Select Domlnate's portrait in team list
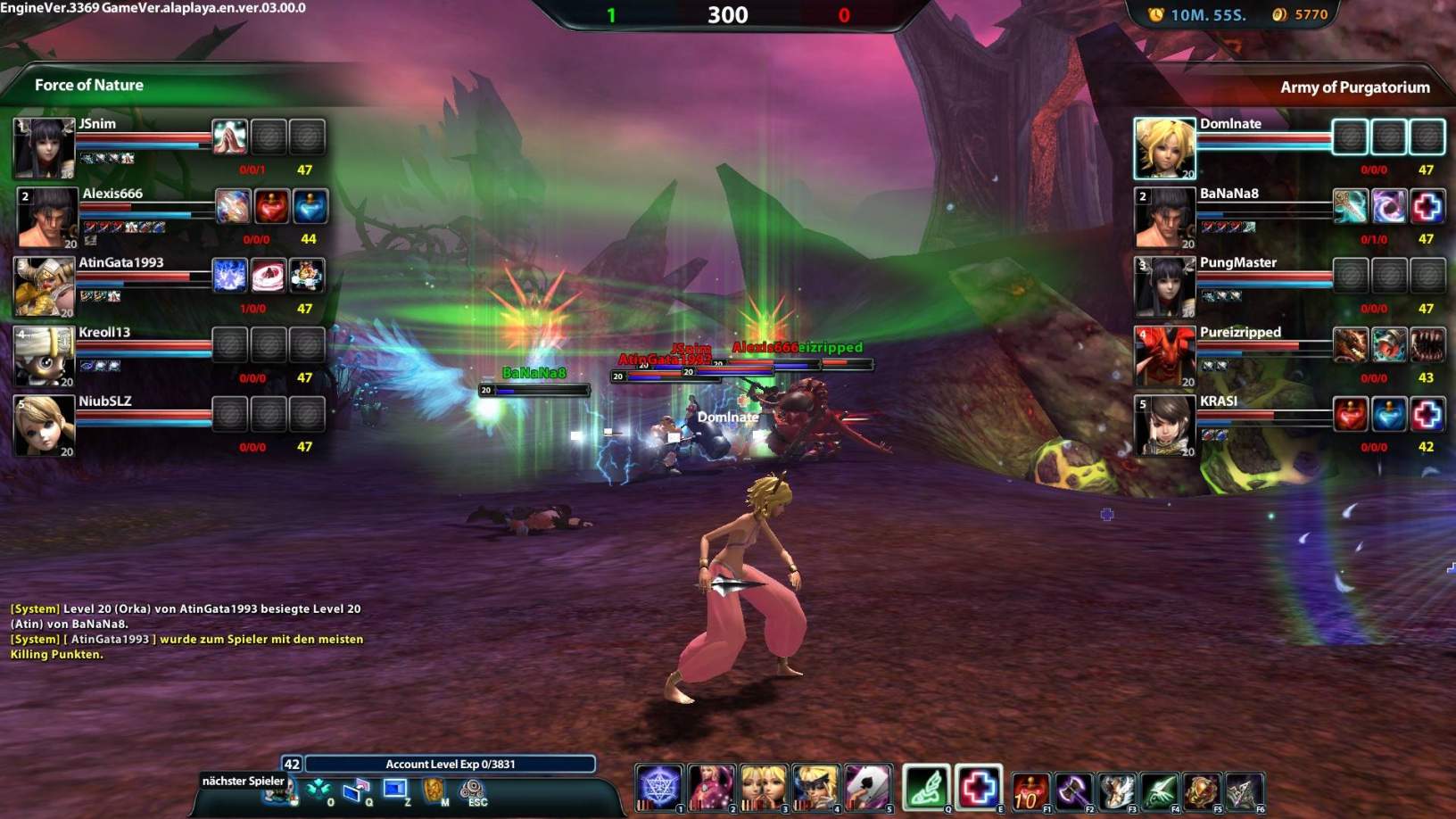This screenshot has width=1456, height=819. coord(1164,148)
